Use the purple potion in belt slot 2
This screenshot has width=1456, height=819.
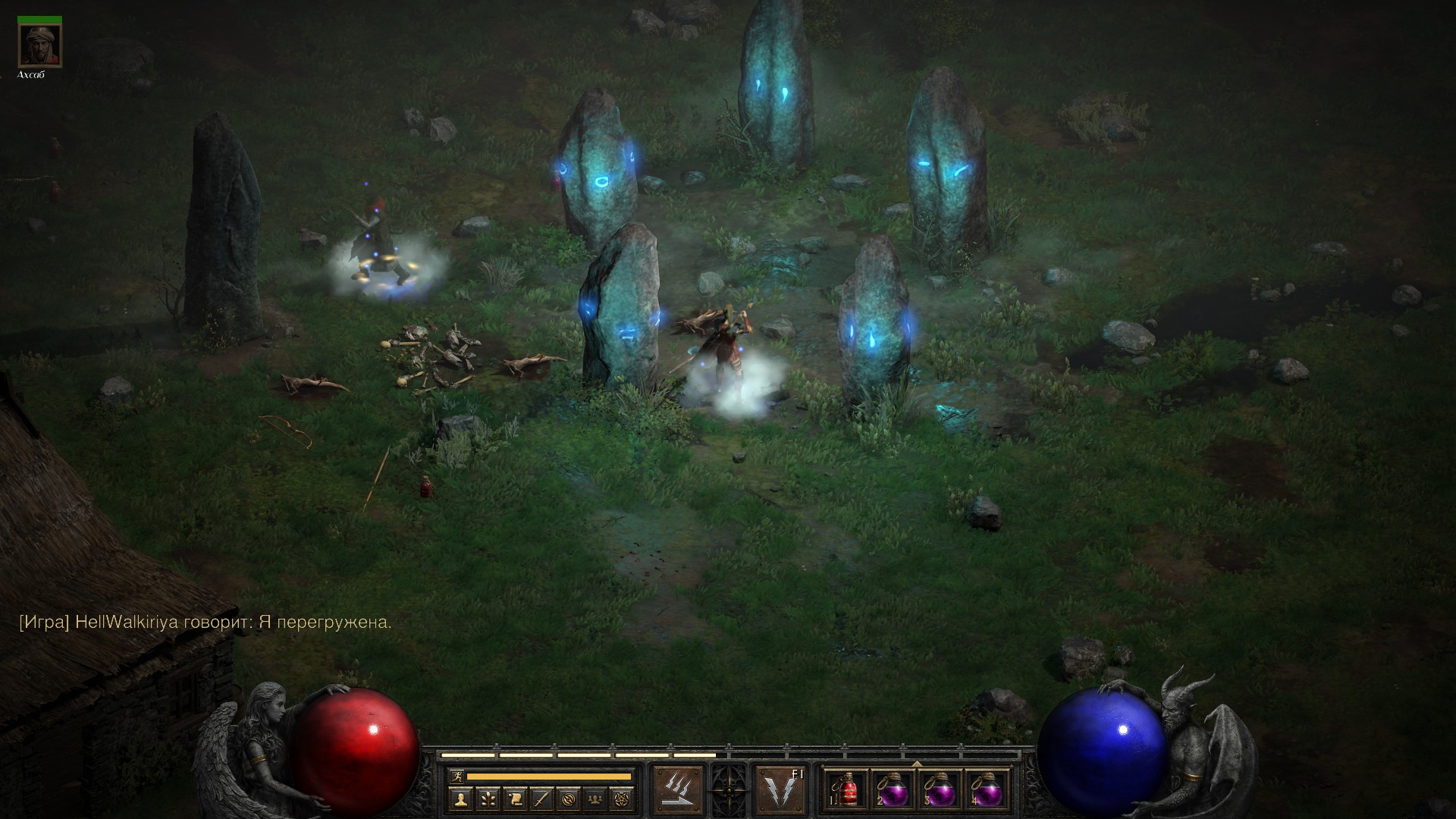point(893,789)
